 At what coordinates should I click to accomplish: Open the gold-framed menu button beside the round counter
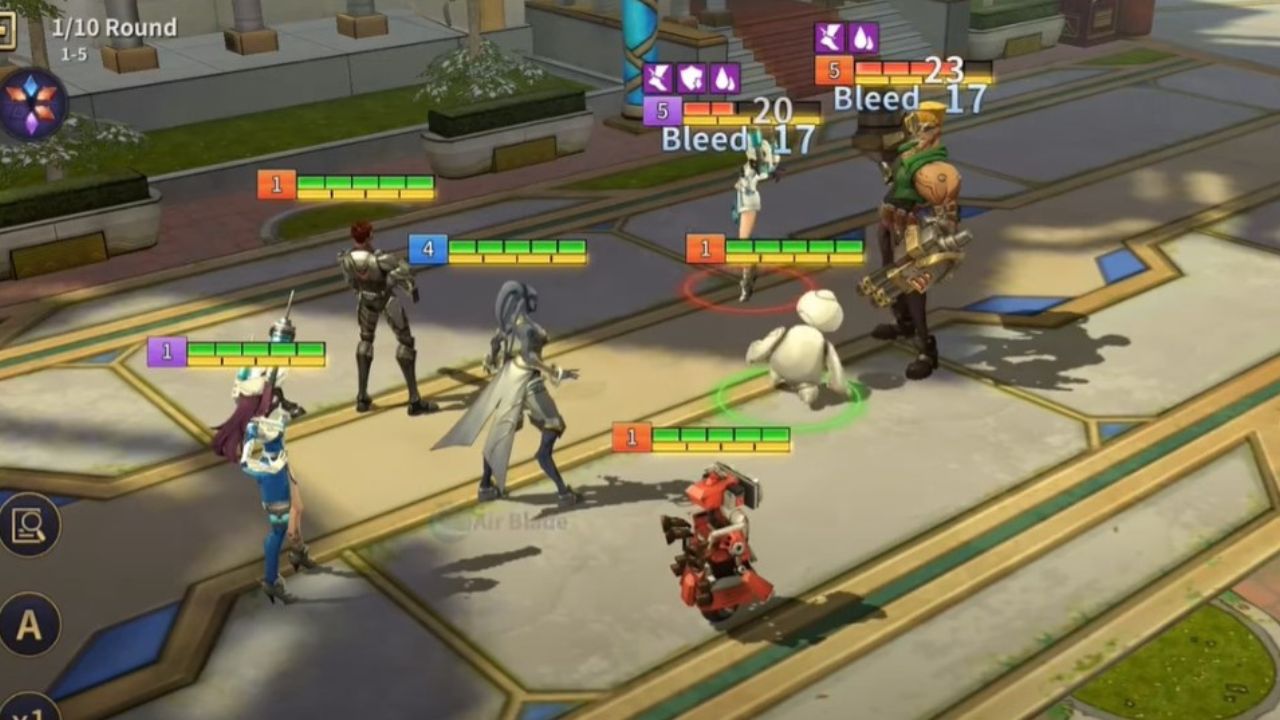[7, 30]
